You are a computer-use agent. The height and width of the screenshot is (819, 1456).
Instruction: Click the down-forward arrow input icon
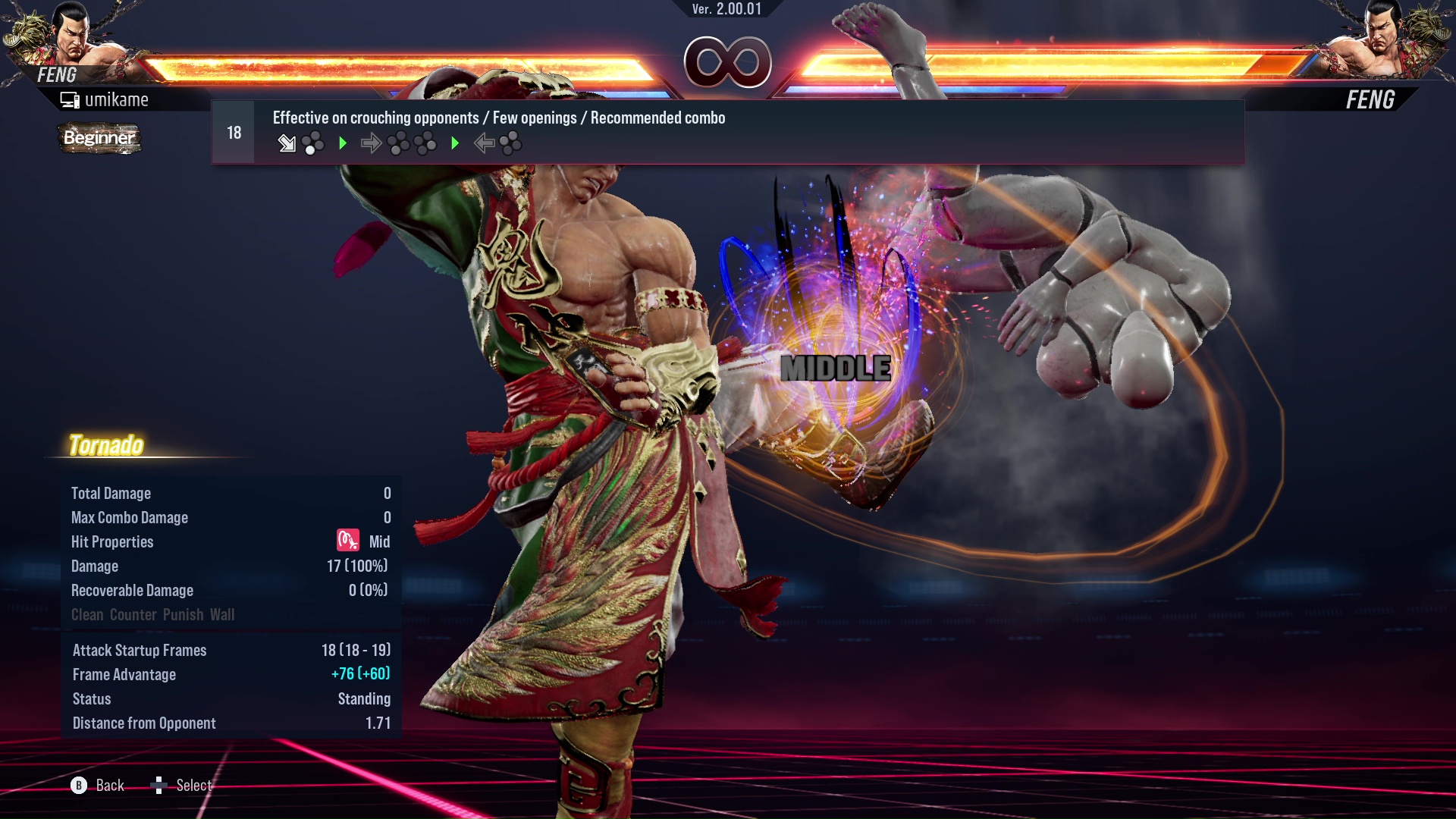[287, 143]
